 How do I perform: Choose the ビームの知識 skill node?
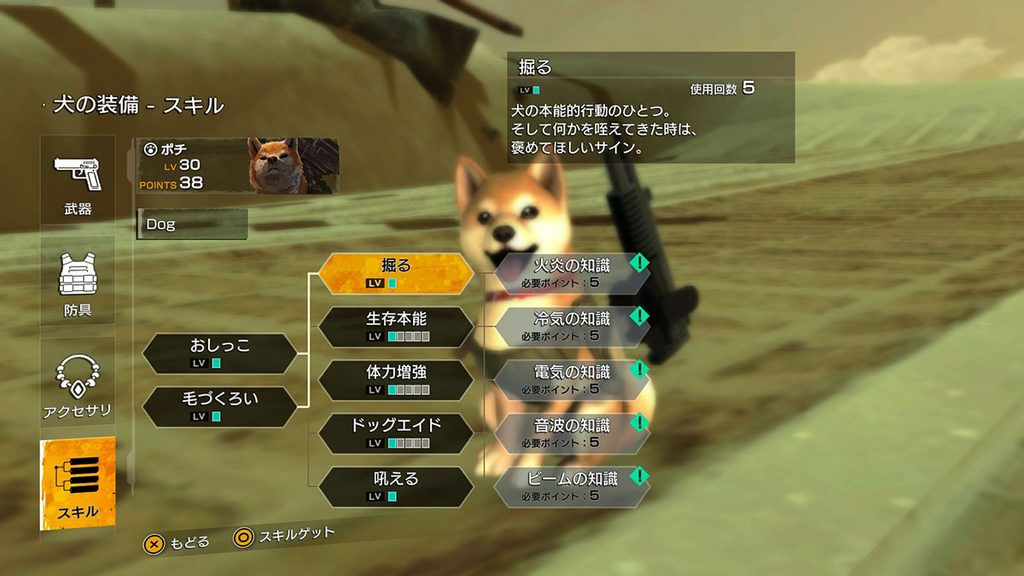pos(571,486)
